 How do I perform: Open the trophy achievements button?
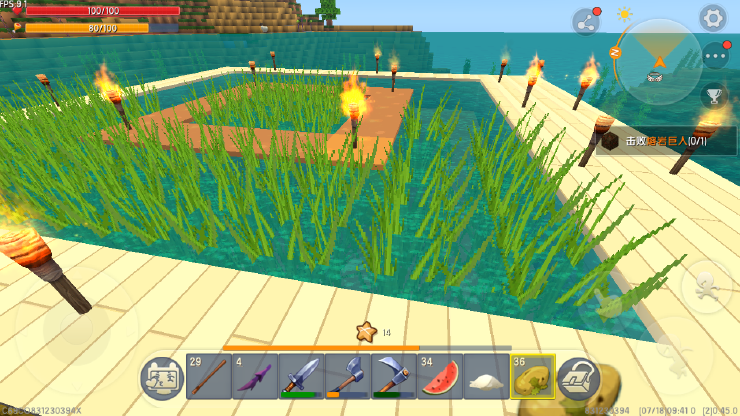point(714,97)
